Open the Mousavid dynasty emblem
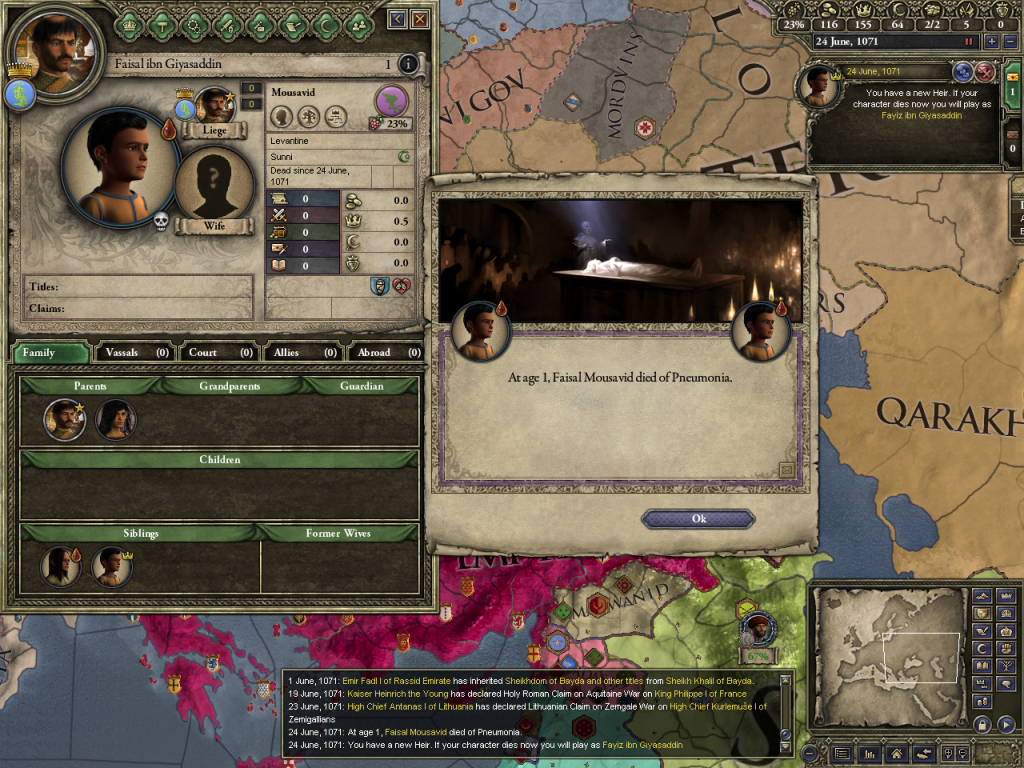Screen dimensions: 1024x768 [391, 100]
